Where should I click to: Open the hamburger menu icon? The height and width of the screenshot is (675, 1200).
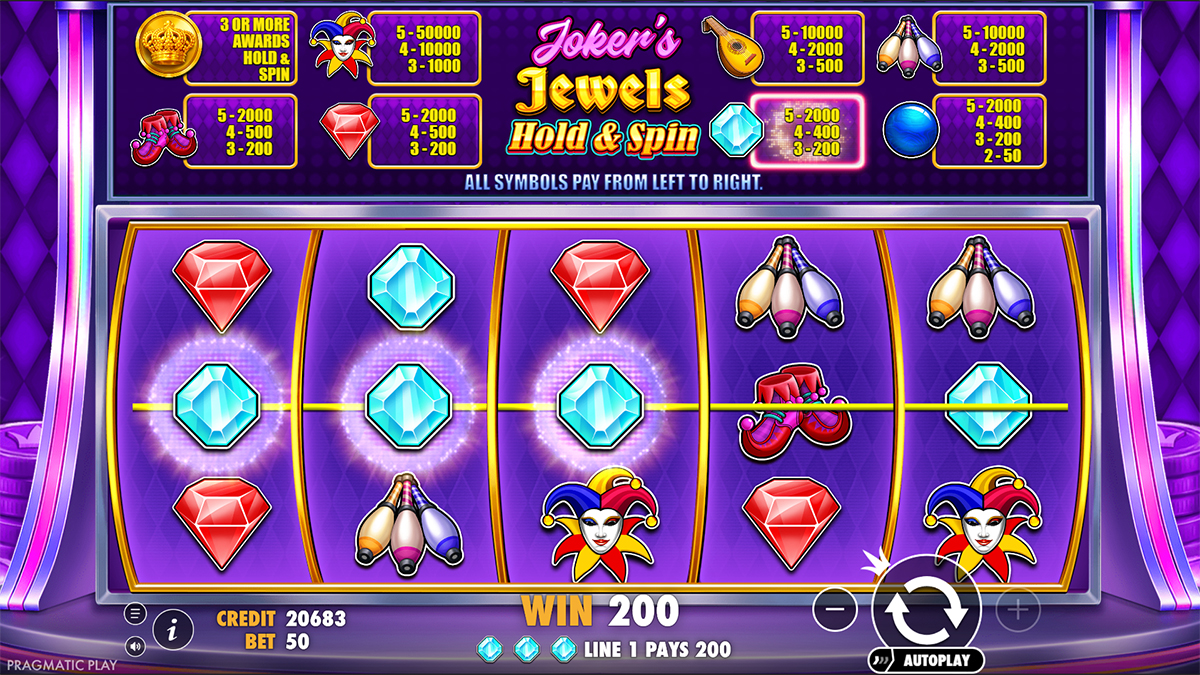coord(136,613)
